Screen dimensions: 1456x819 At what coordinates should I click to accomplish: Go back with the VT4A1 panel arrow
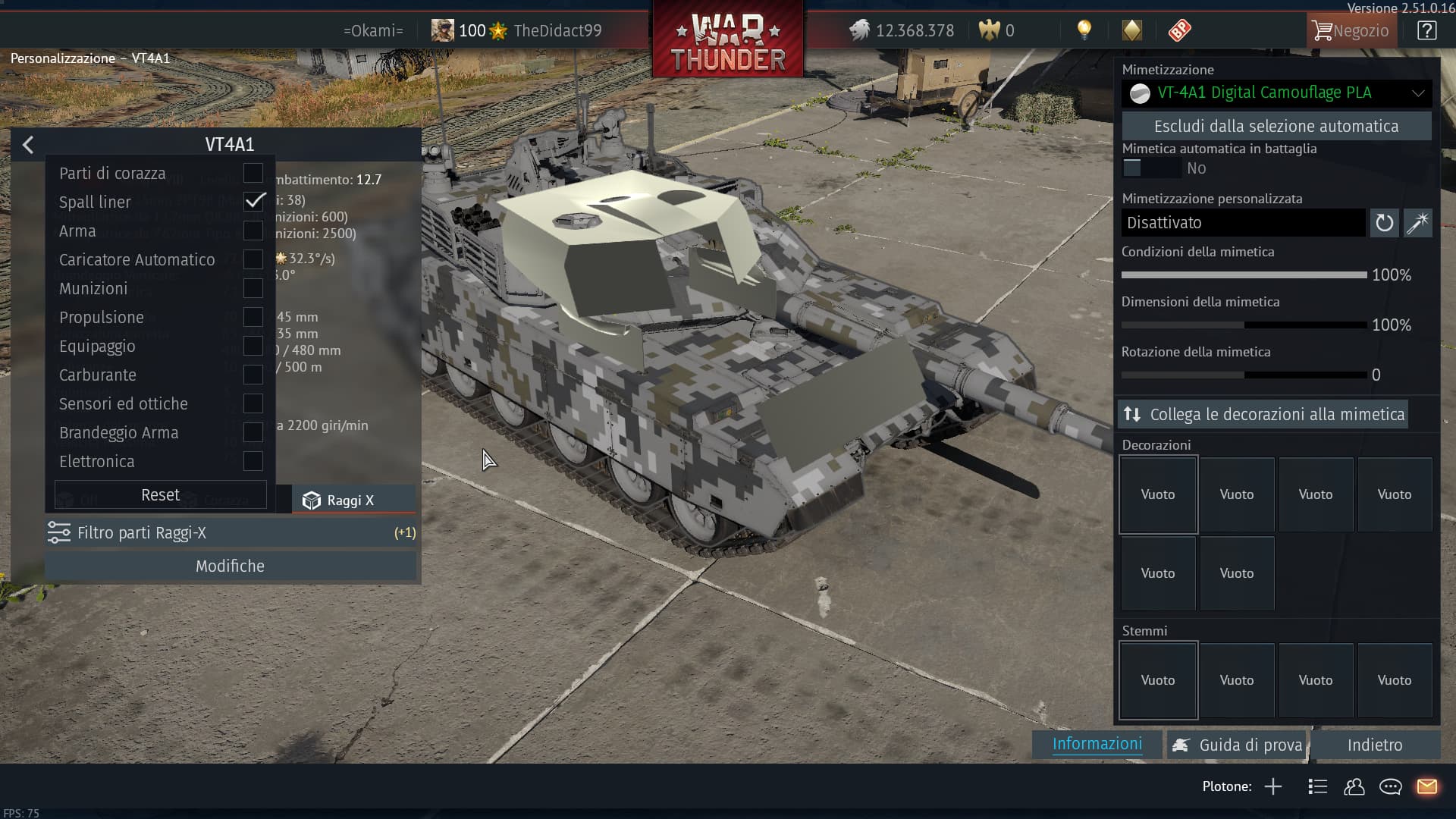[x=28, y=145]
